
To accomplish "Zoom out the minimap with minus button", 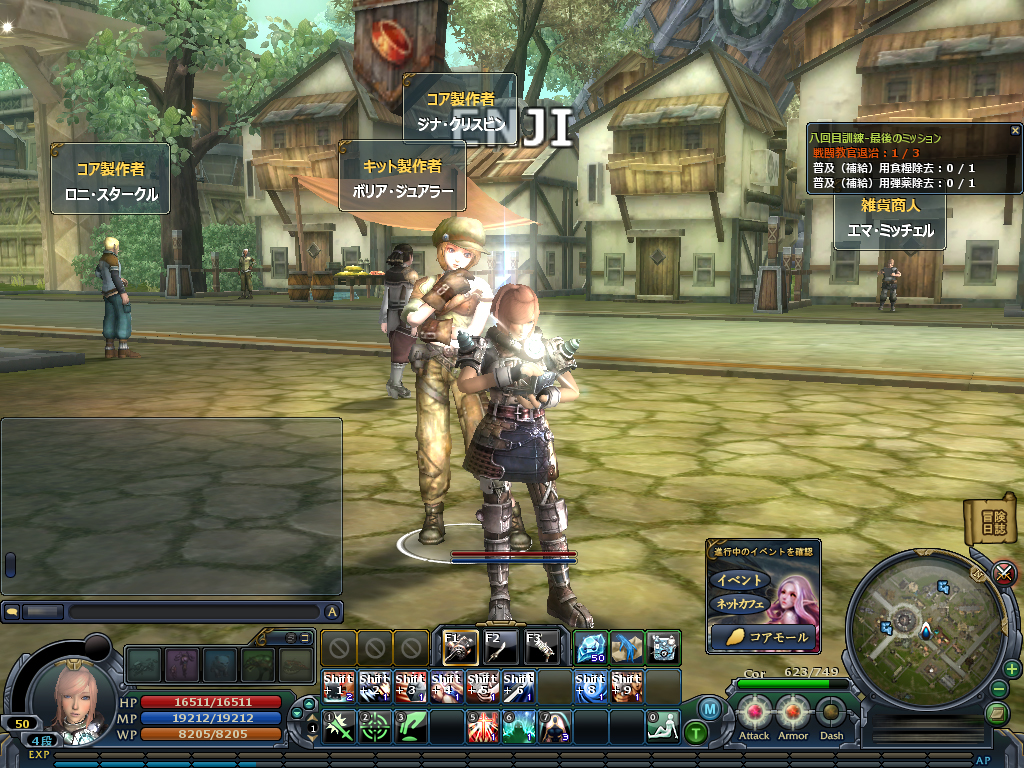I will (x=999, y=690).
